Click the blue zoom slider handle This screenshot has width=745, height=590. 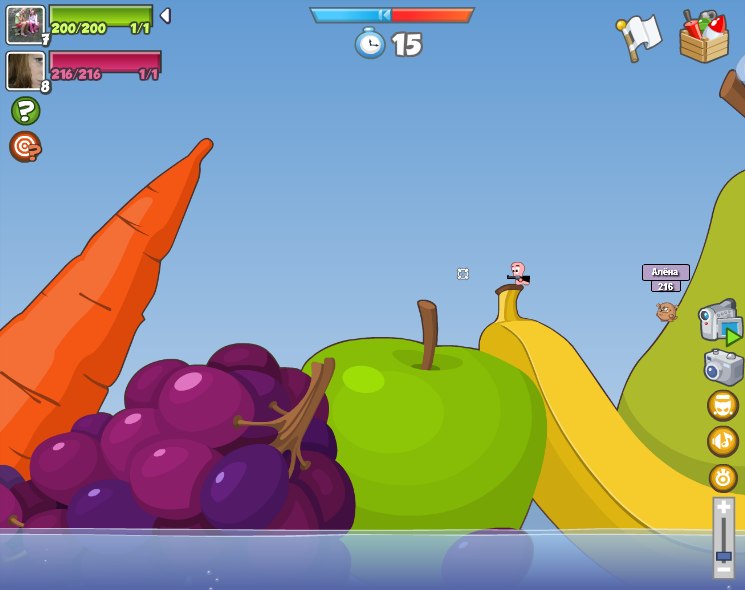723,555
